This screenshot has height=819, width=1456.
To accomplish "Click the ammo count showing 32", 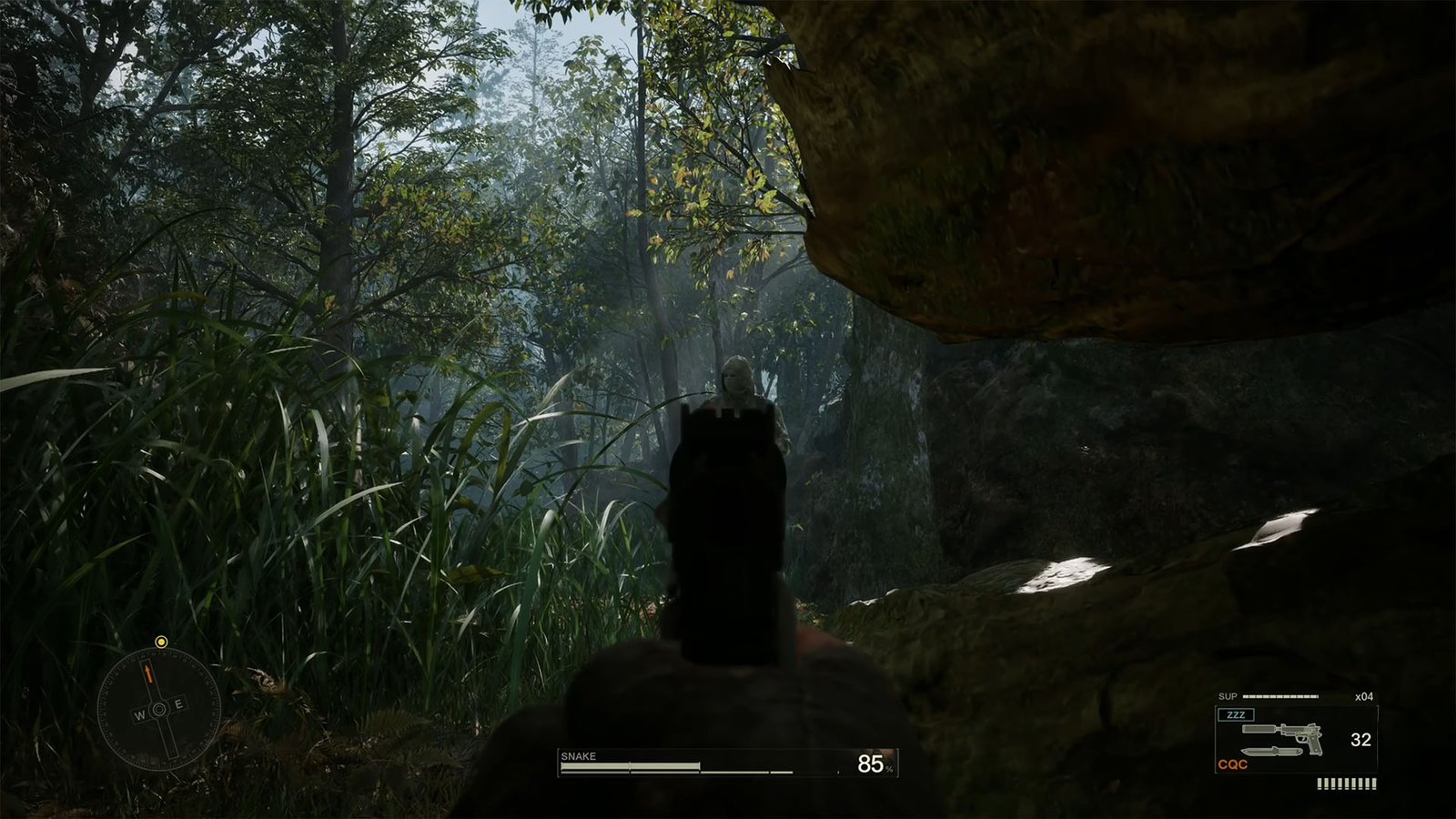I will 1361,739.
